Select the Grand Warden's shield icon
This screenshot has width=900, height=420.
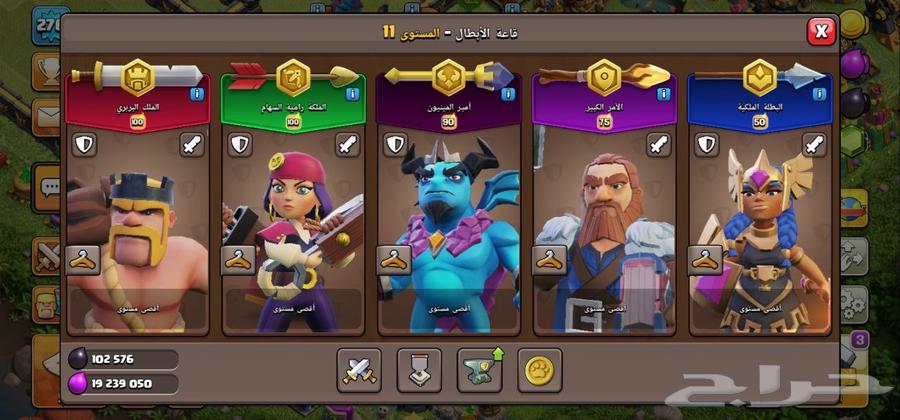pyautogui.click(x=552, y=144)
